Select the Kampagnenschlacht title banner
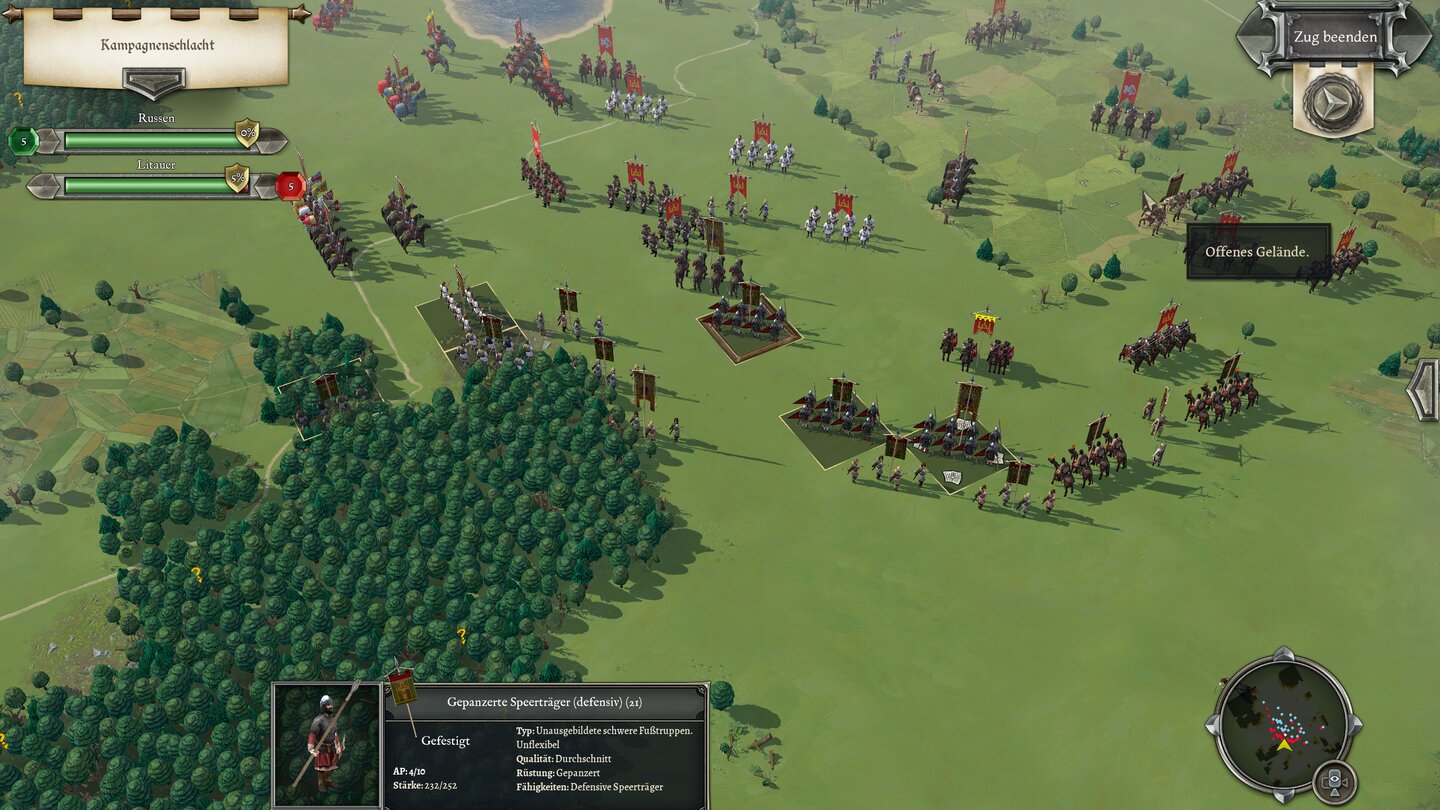1440x810 pixels. tap(158, 44)
